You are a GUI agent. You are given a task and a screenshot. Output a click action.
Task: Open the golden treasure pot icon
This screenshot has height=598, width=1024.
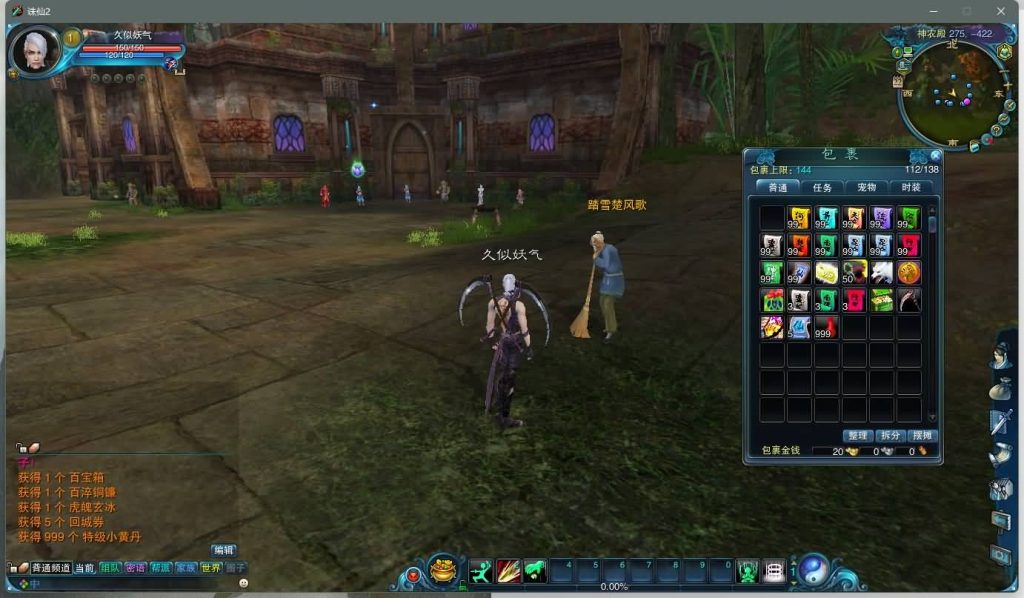click(x=444, y=571)
